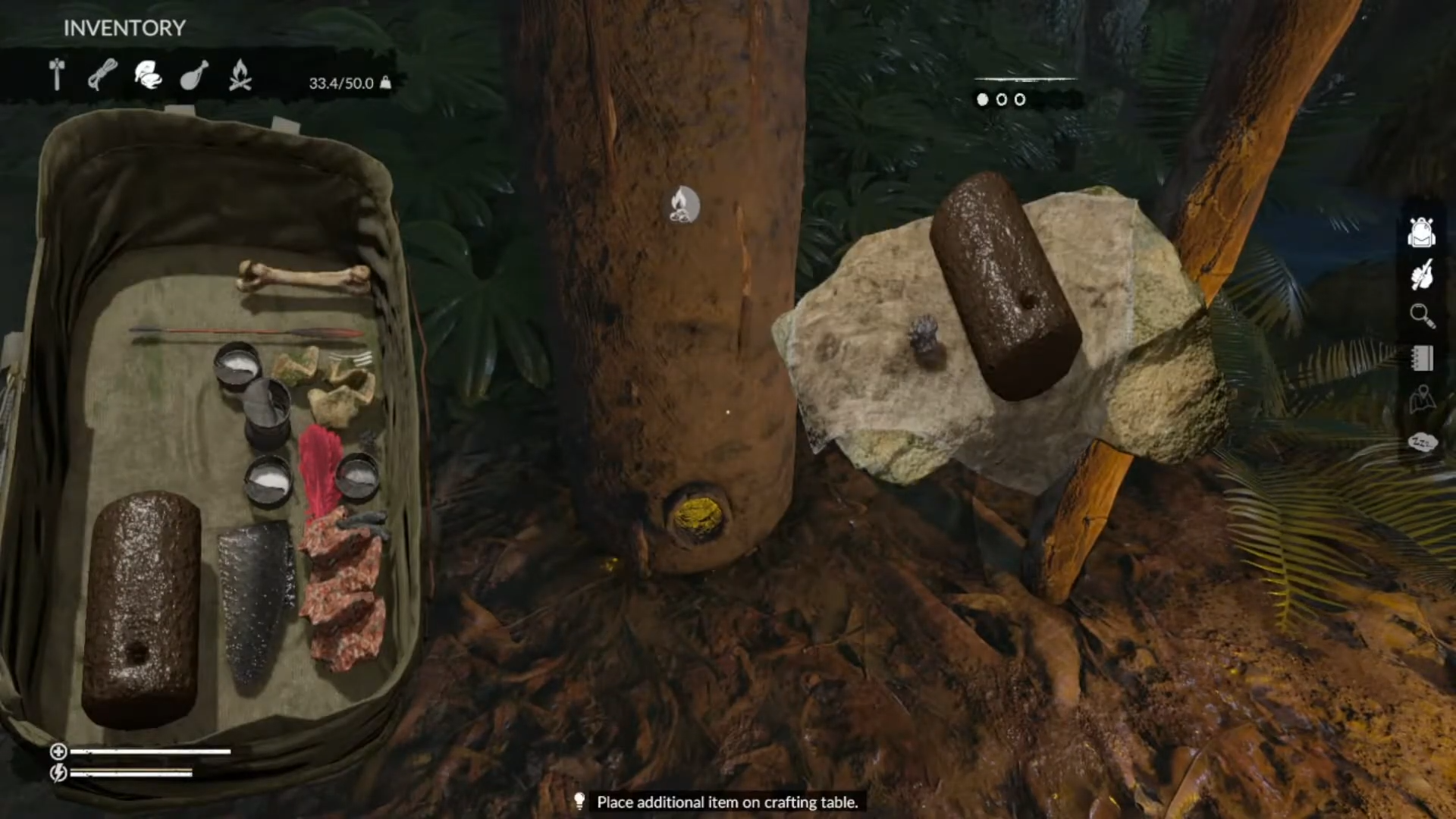
Task: Click the sleep Zzz icon
Action: [x=1422, y=441]
